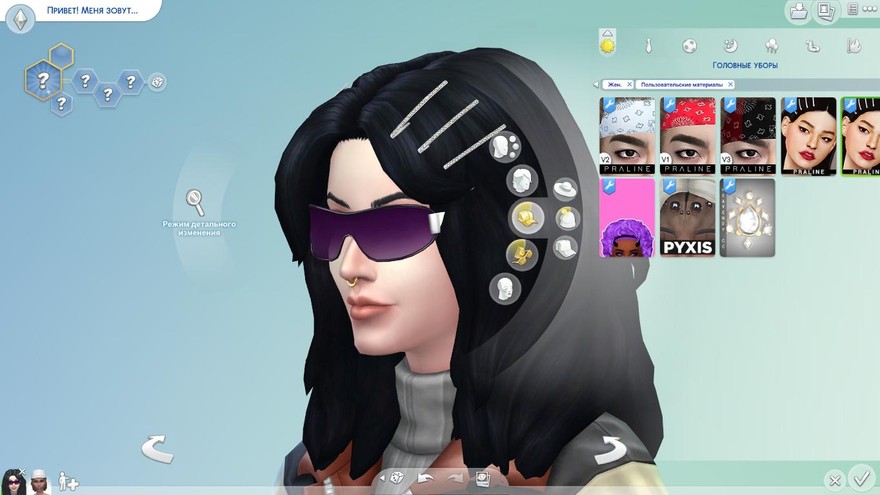Remove the 'Пользовательские материалы' filter
Screen dimensions: 880x495
[731, 85]
